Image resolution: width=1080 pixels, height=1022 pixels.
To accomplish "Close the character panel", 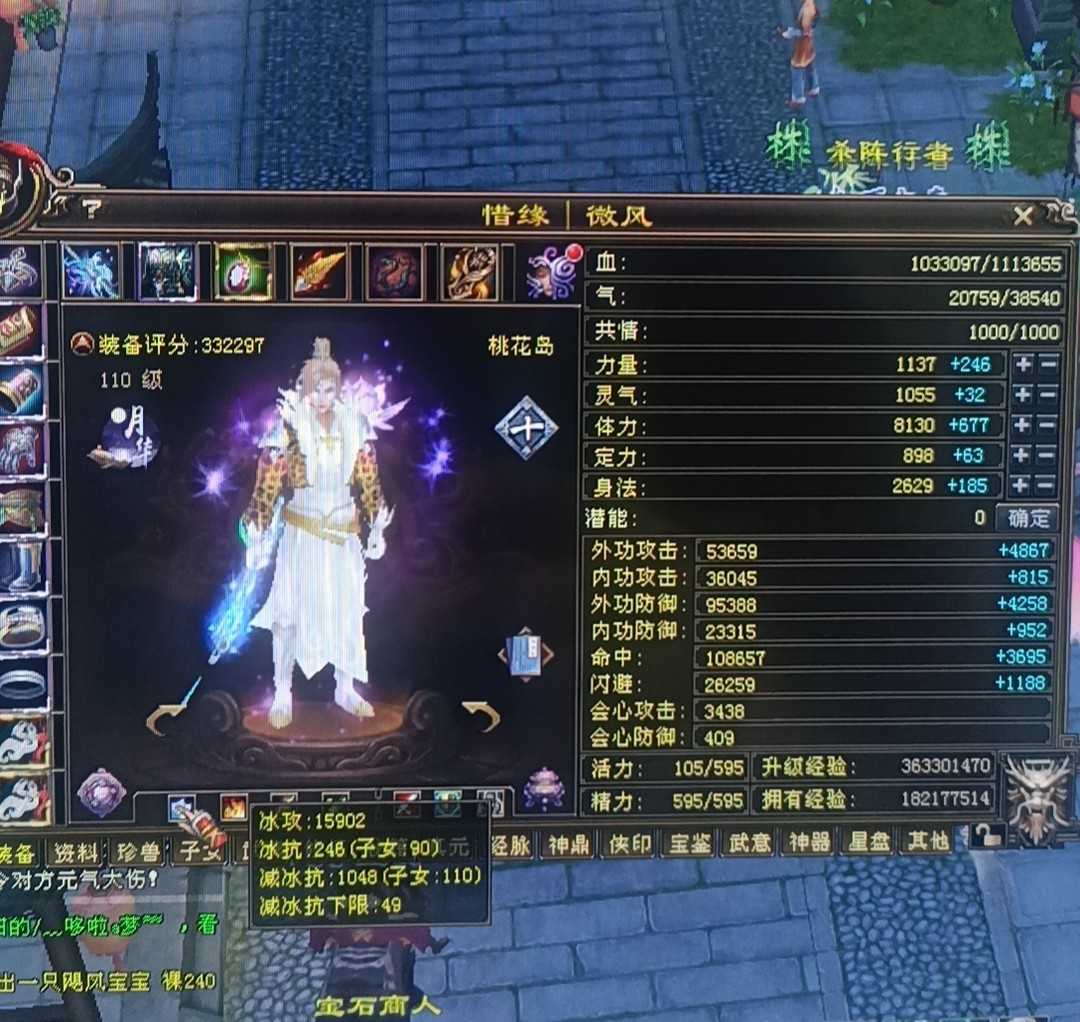I will (1023, 216).
